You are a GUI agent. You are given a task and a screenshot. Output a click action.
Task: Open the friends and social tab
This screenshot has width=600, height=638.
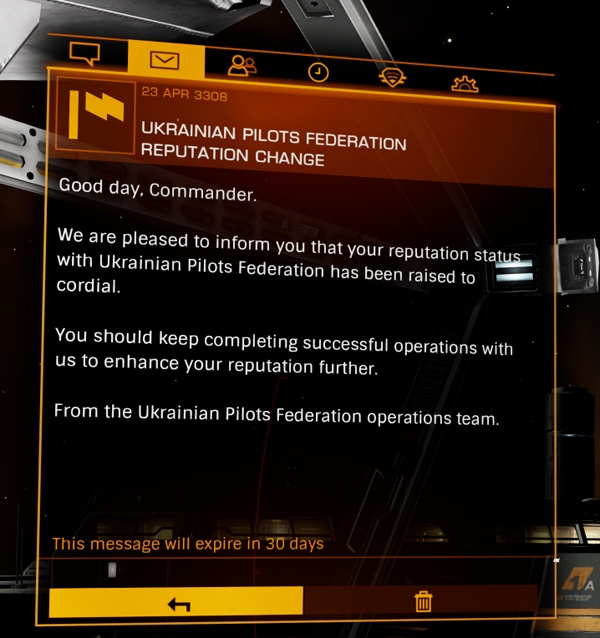pos(242,66)
